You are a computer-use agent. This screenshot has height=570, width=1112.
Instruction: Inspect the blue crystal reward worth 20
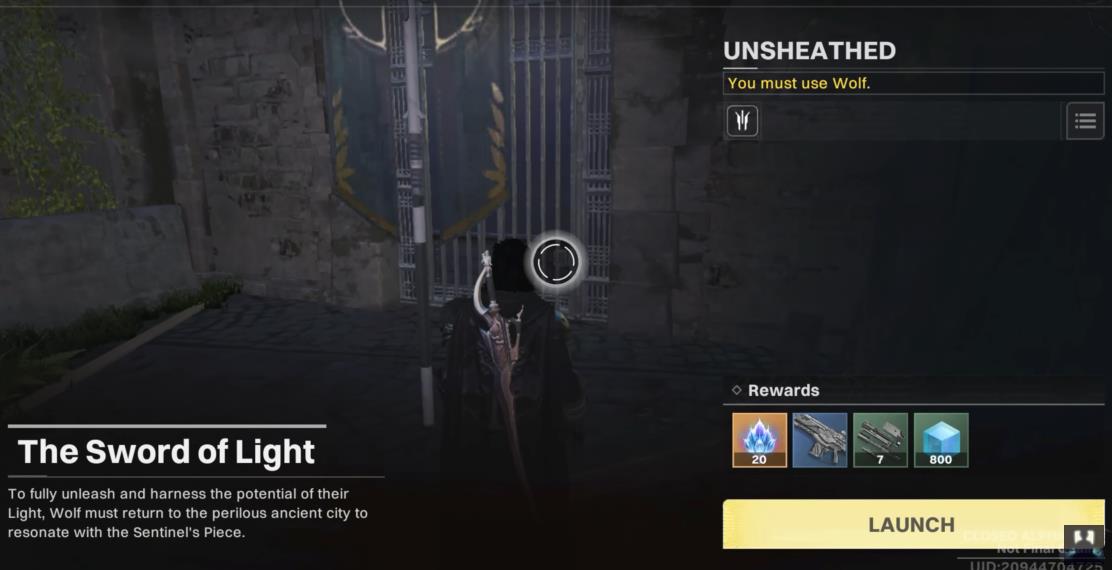[x=760, y=440]
